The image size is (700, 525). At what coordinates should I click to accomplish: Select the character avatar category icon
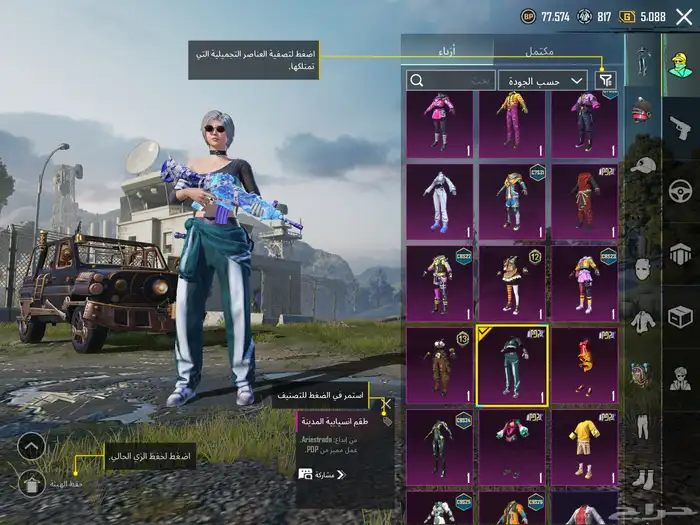coord(680,64)
